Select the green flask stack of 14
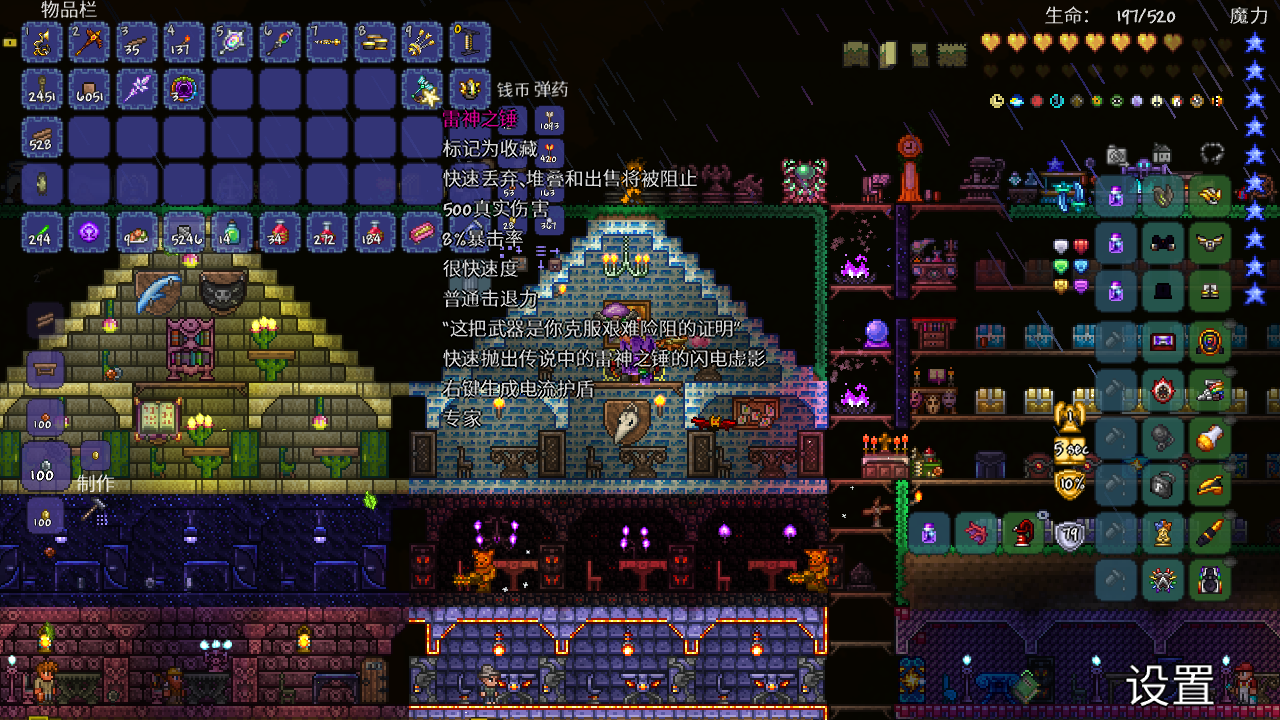 click(233, 233)
